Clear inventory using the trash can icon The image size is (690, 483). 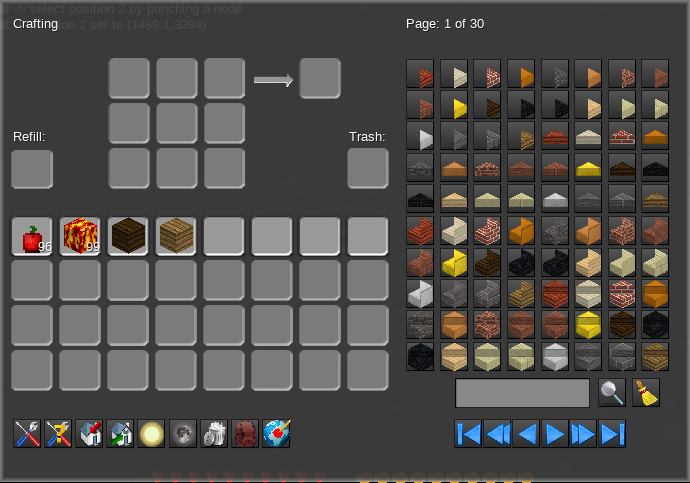214,433
